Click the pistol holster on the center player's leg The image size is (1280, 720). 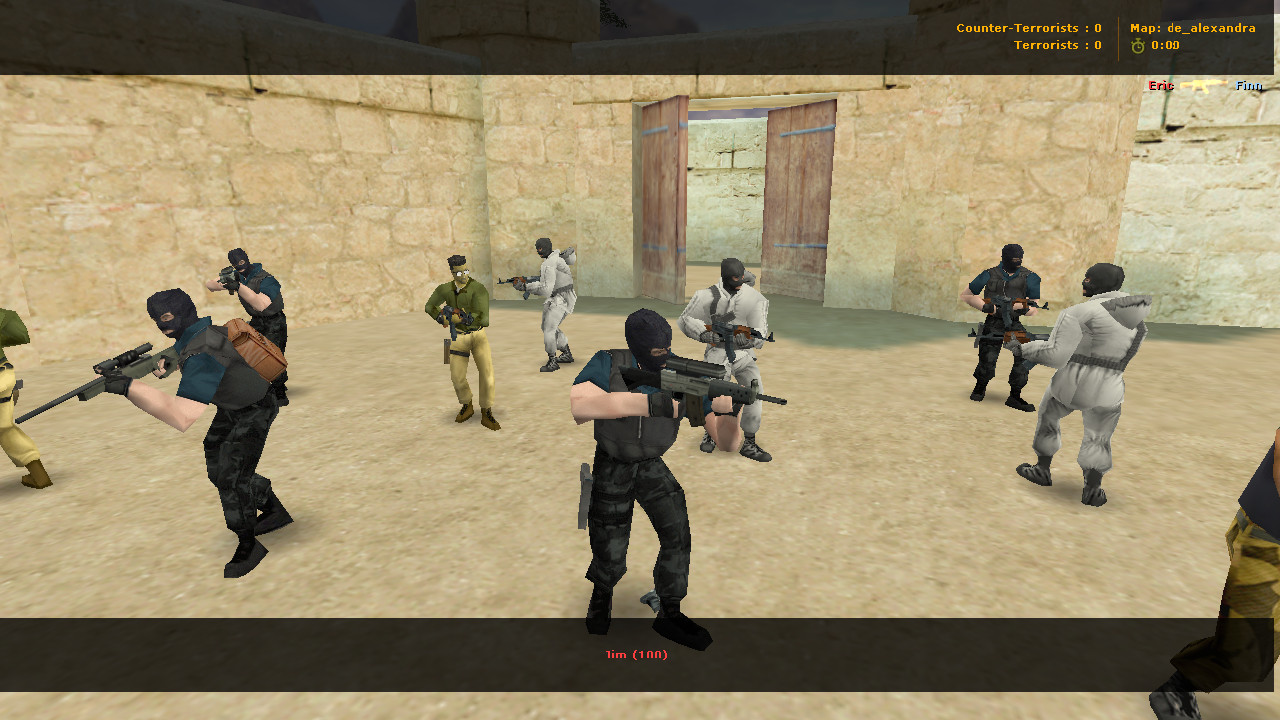point(586,497)
